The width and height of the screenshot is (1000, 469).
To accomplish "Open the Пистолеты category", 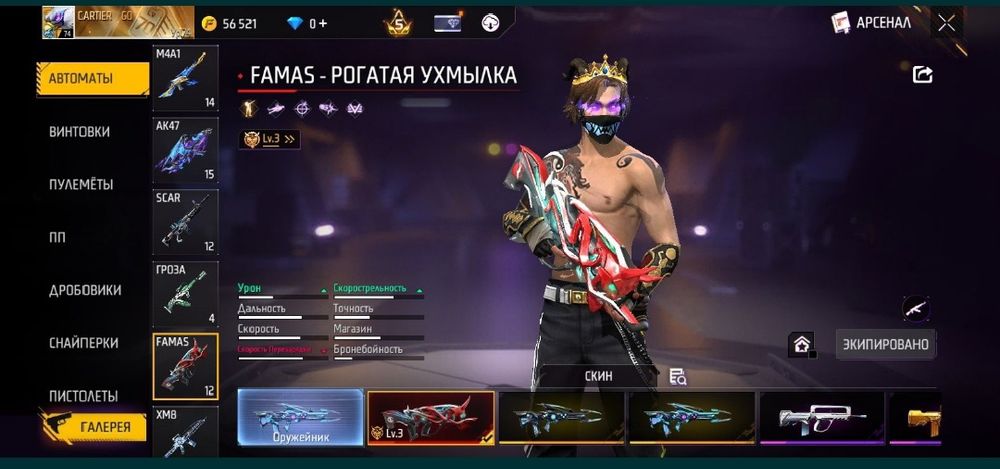I will coord(84,396).
